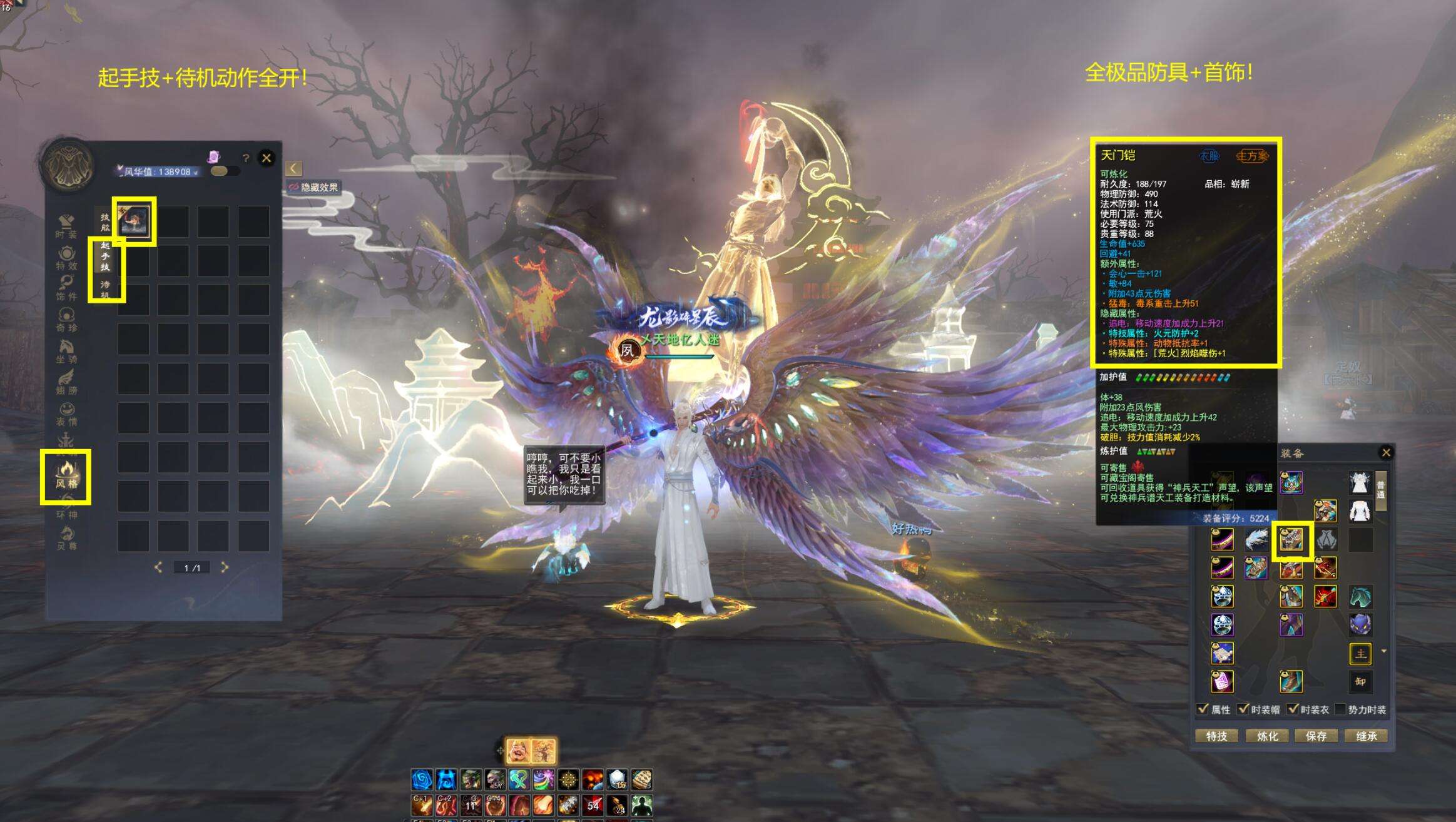This screenshot has width=1456, height=822.
Task: Close the 装备 equipment panel
Action: pyautogui.click(x=1386, y=452)
